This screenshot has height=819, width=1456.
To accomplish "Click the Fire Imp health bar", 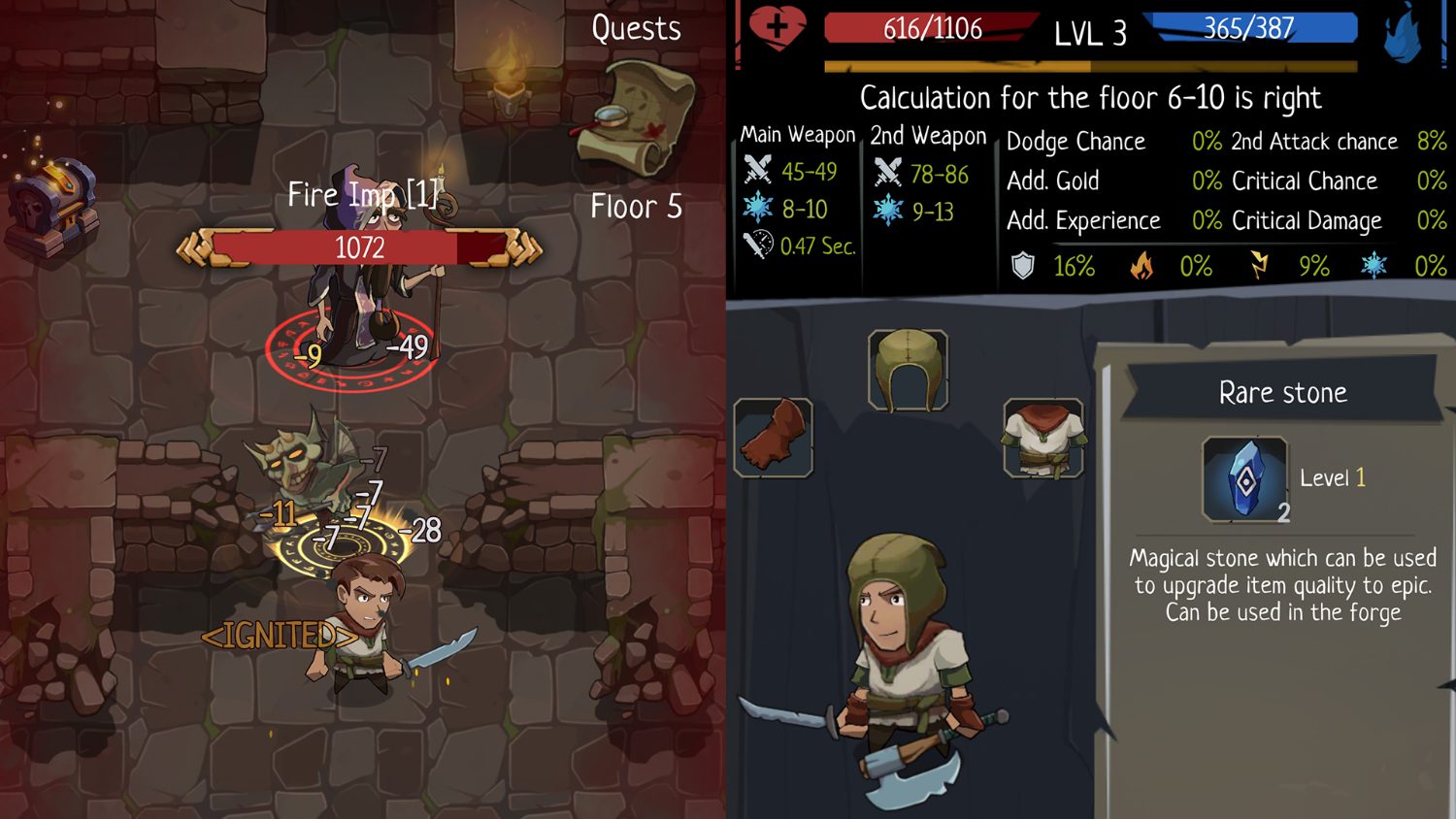I will pyautogui.click(x=361, y=246).
